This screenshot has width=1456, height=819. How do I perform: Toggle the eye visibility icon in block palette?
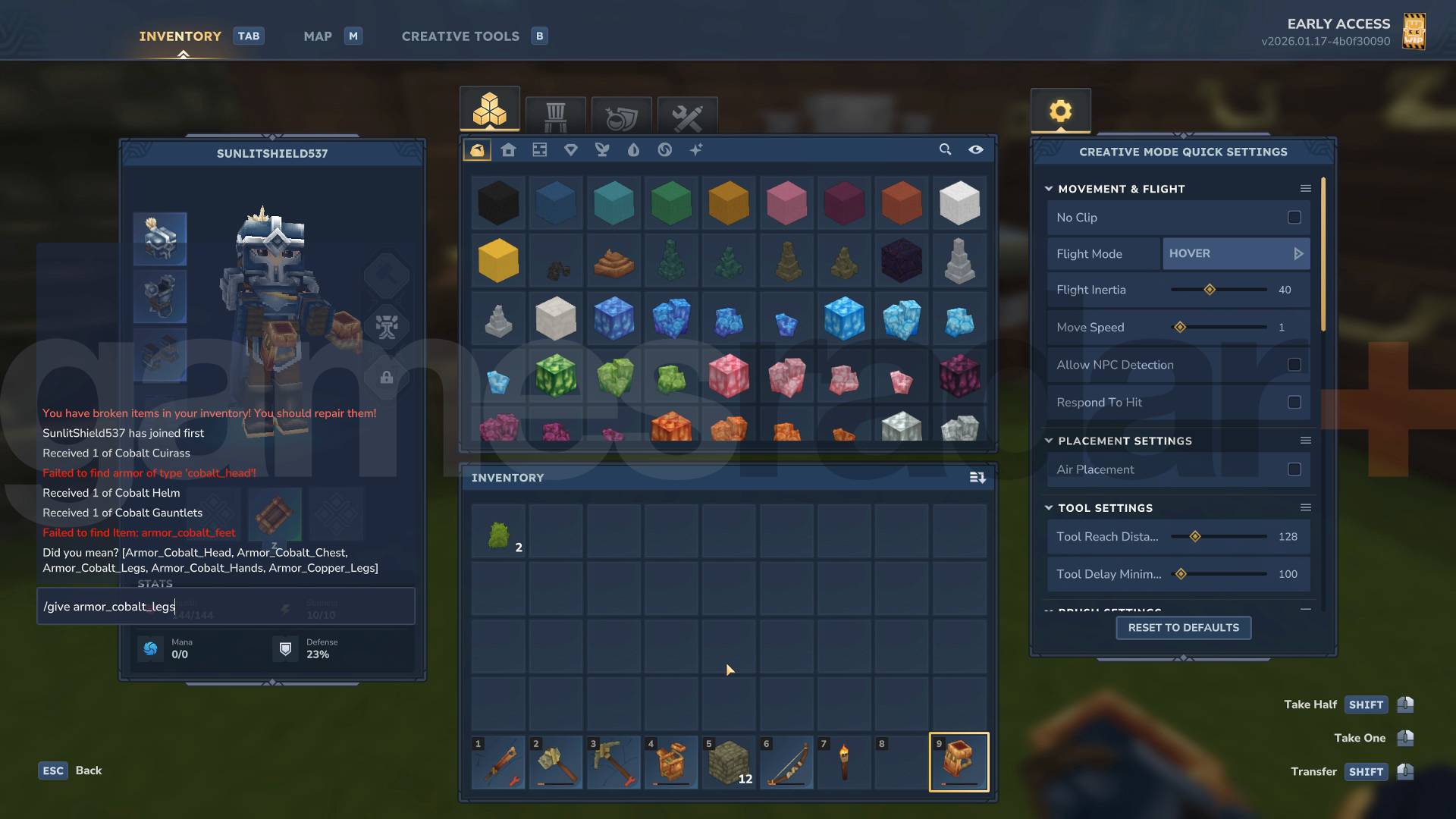[x=976, y=150]
